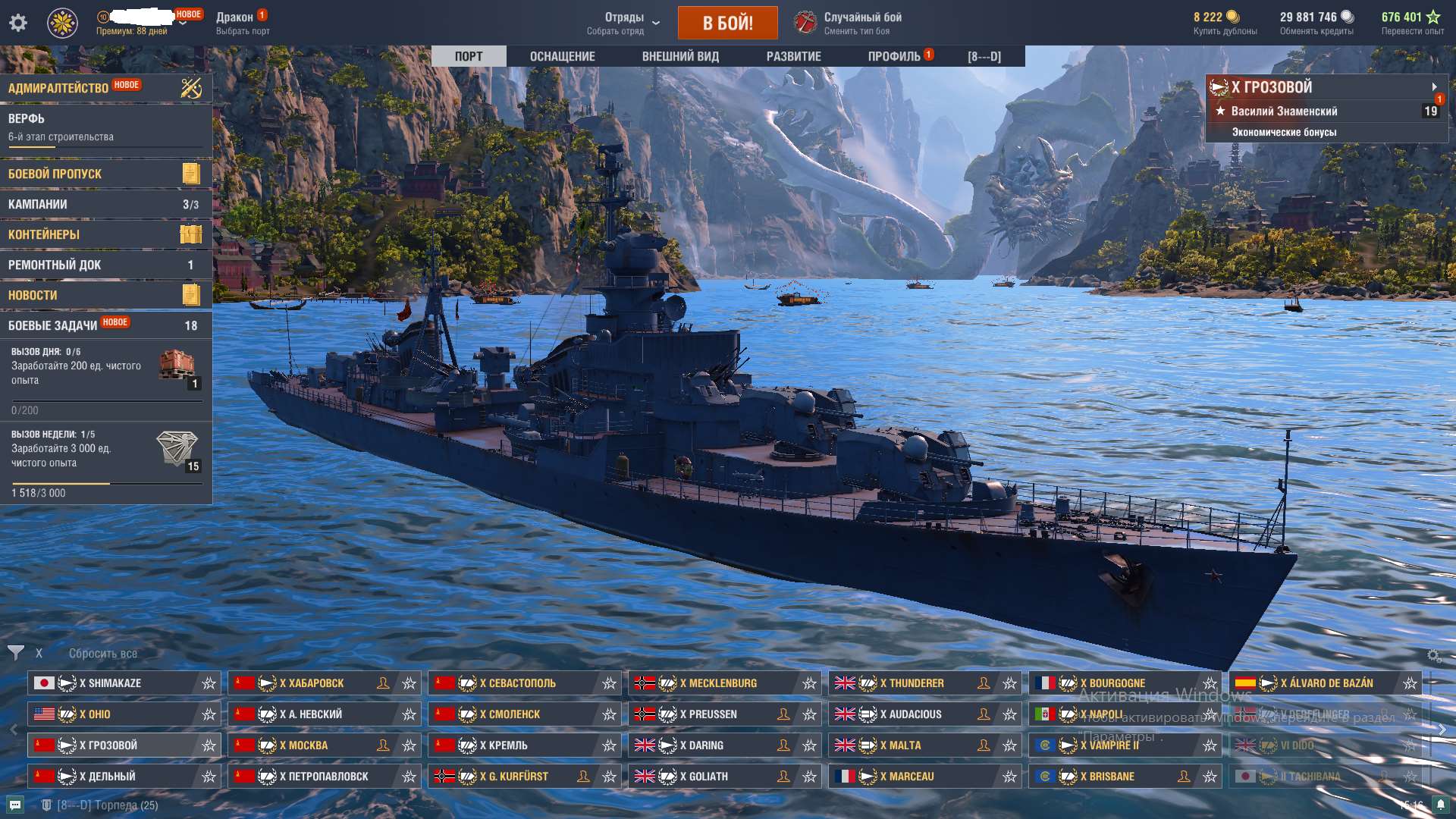Open the Admiralty anchor icon
Screen dimensions: 1456x819
(x=192, y=87)
